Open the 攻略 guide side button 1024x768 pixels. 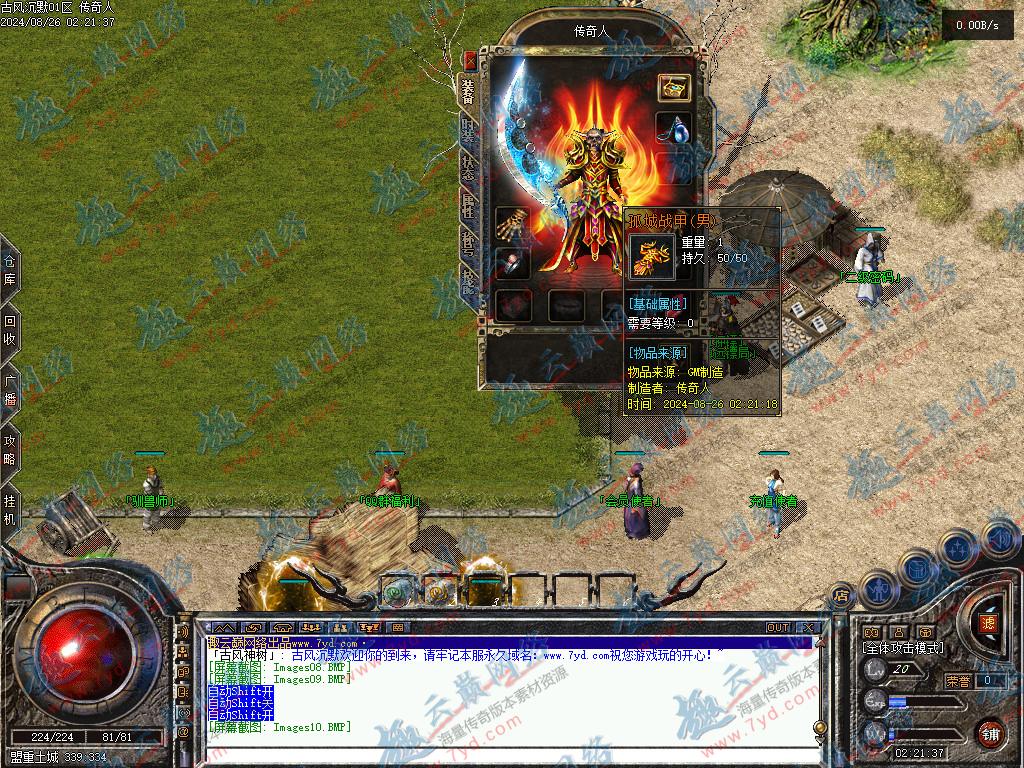click(10, 449)
